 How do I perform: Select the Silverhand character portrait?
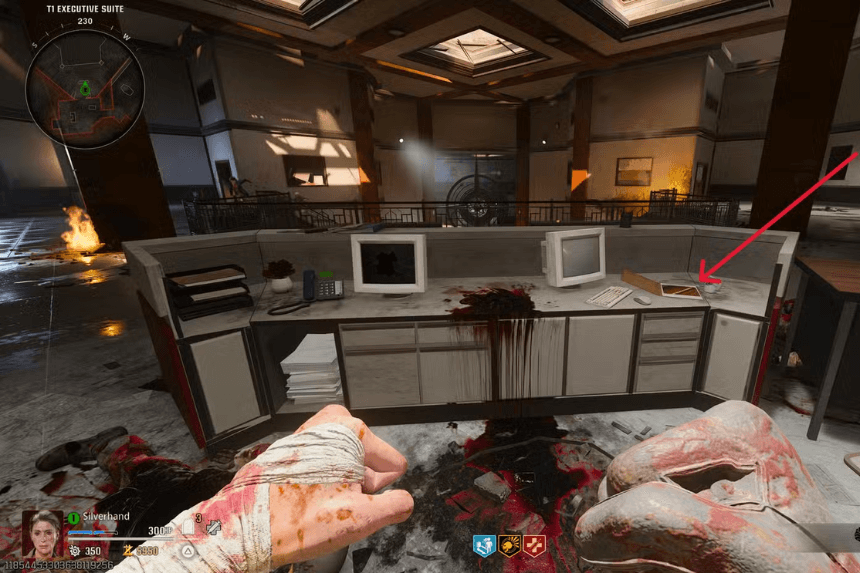point(42,534)
